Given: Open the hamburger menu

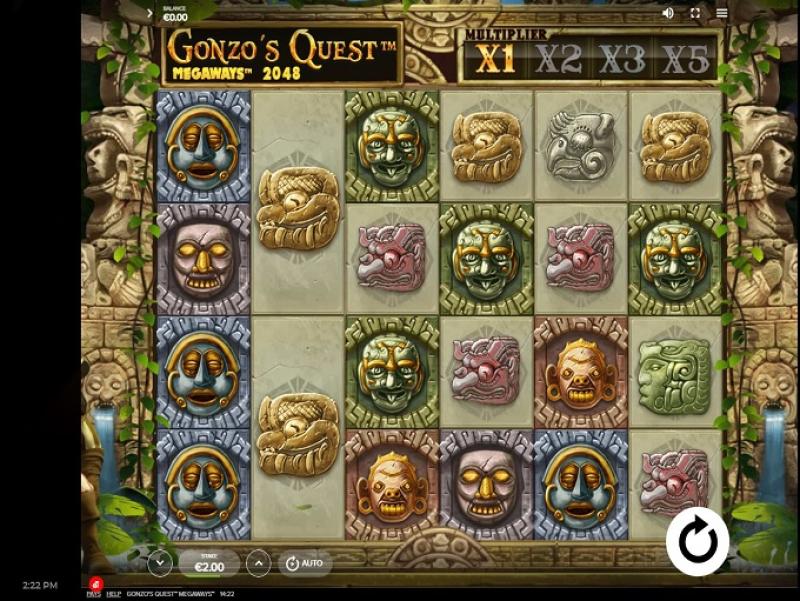Looking at the screenshot, I should click(x=722, y=13).
